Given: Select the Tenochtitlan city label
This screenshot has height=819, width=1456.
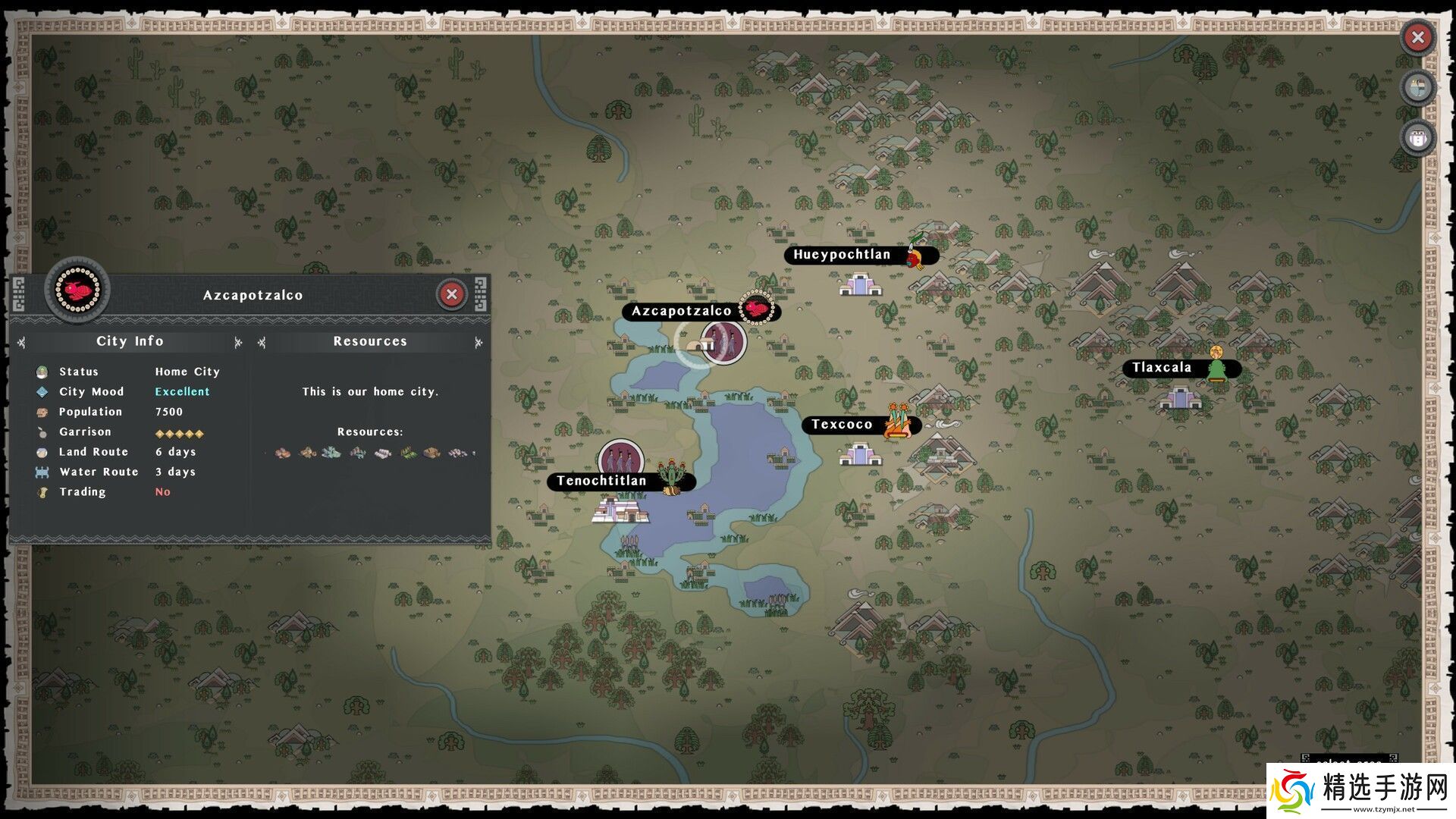Looking at the screenshot, I should pos(601,481).
